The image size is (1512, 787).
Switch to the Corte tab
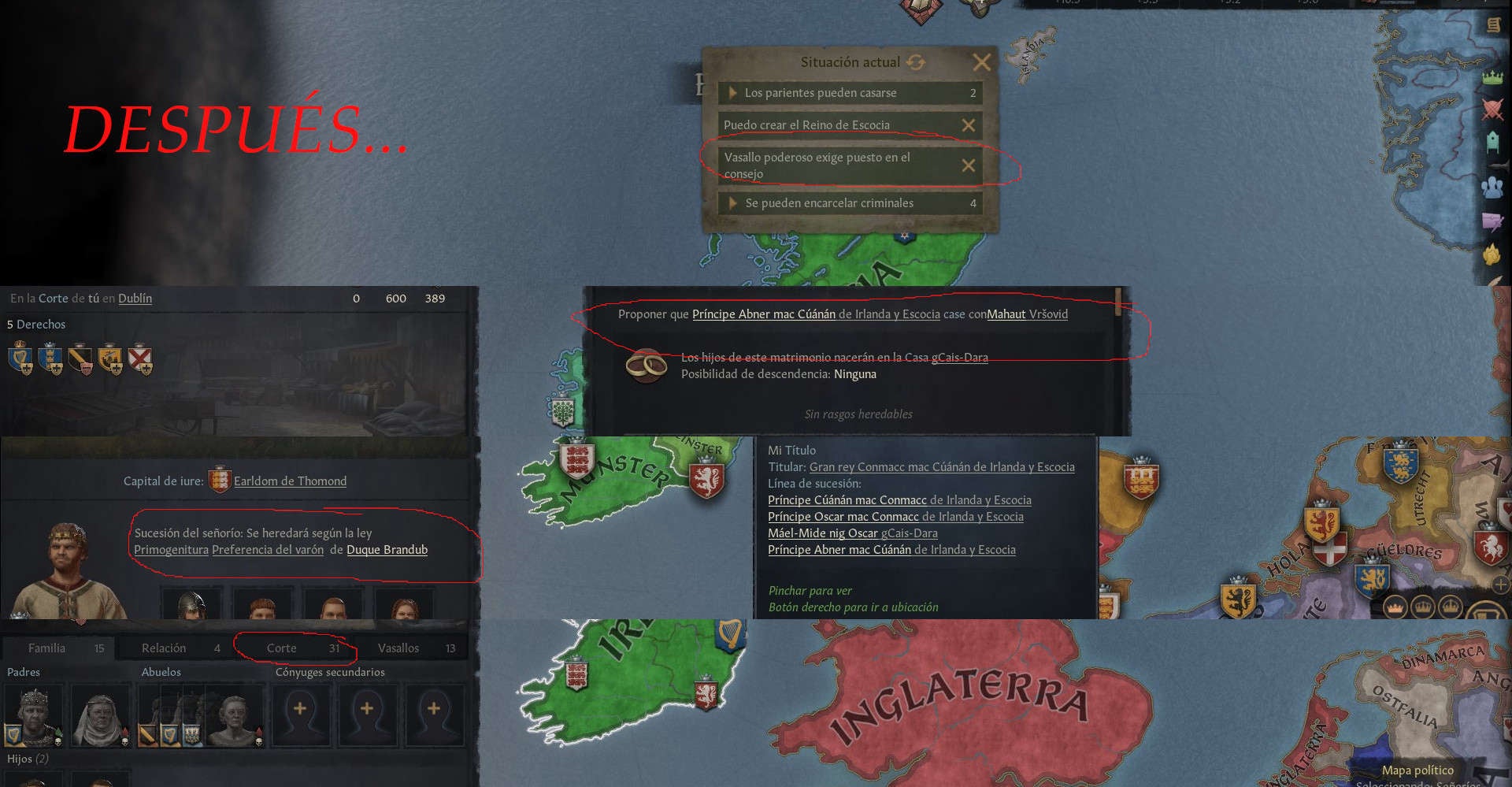point(282,648)
